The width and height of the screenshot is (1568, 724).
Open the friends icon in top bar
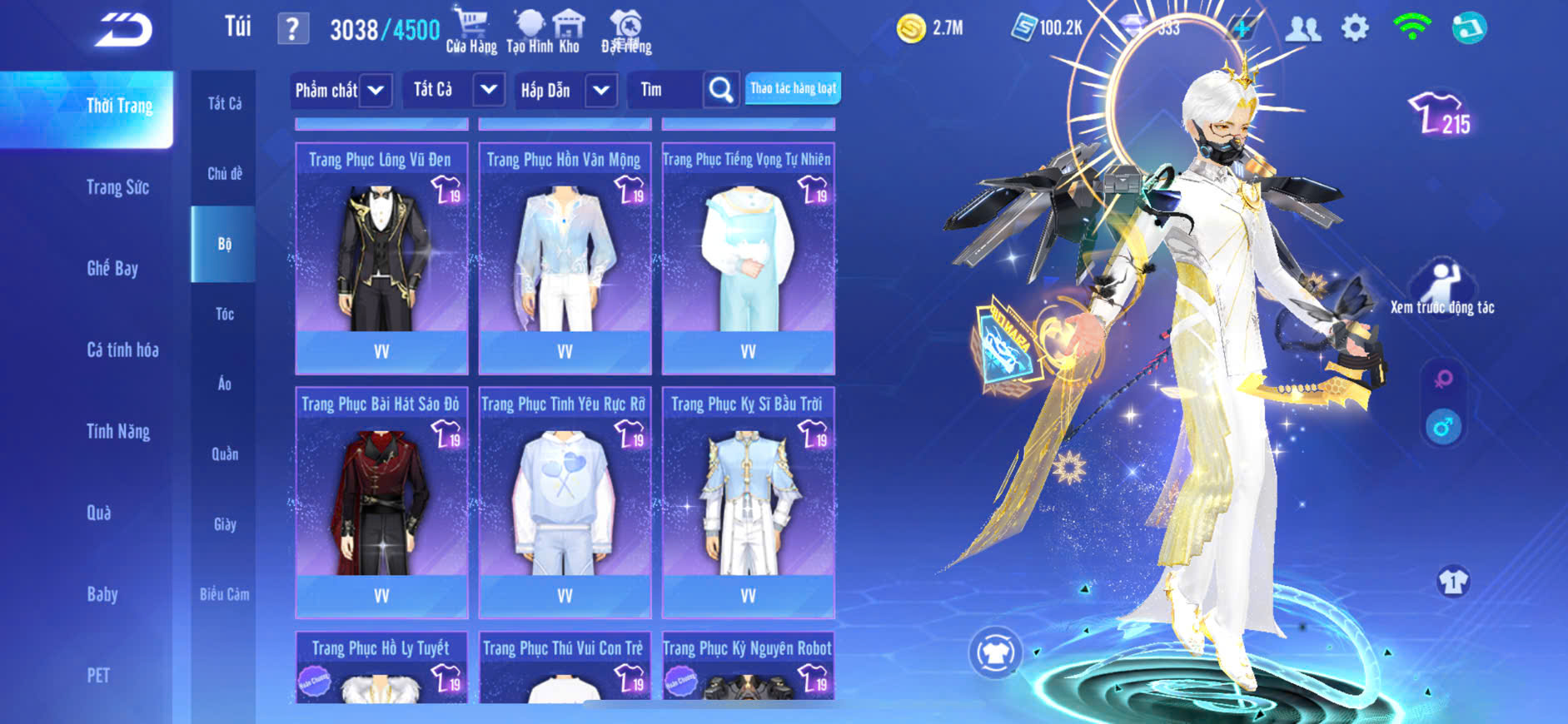(1303, 29)
